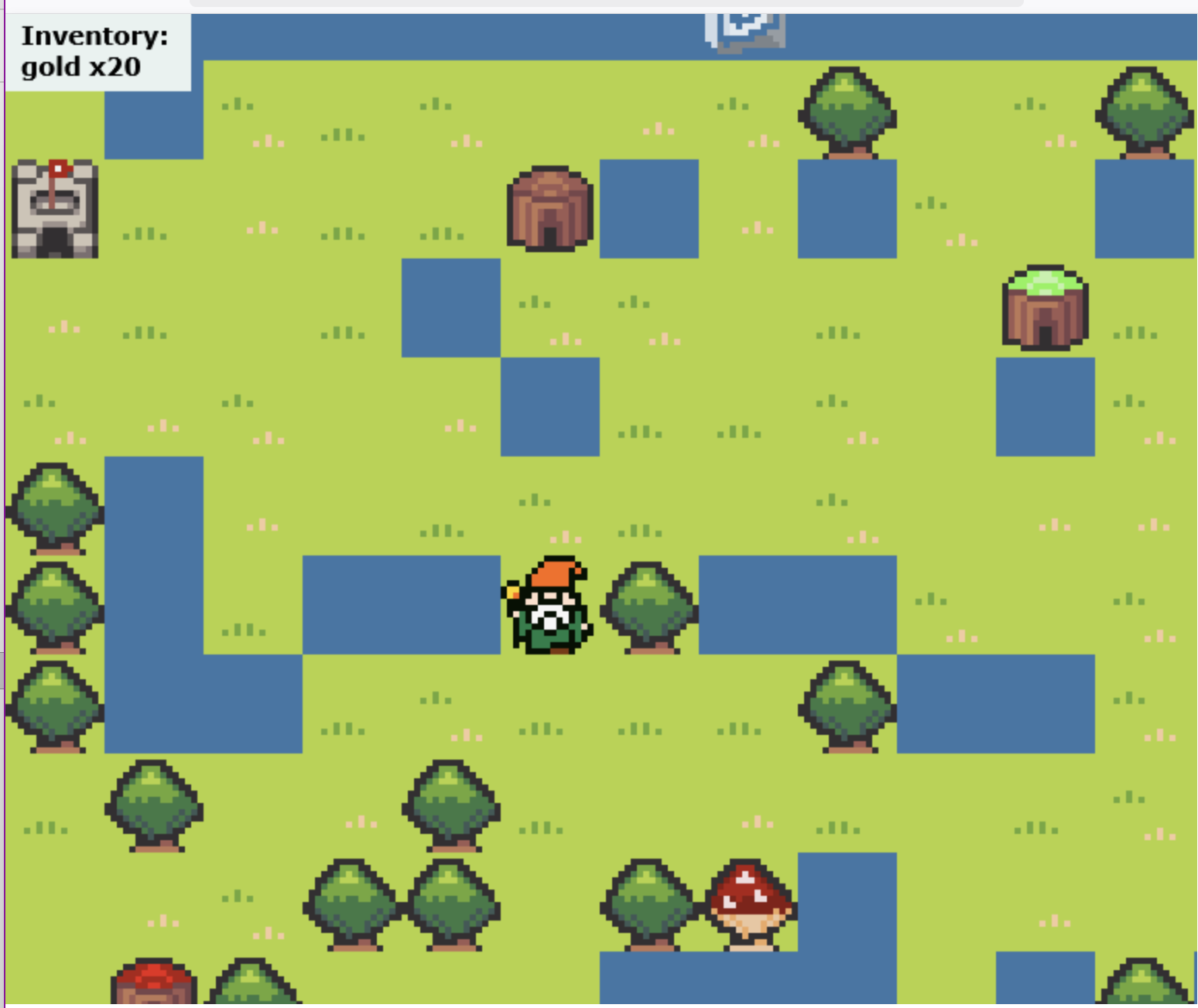Click the castle with the red flag

click(54, 207)
